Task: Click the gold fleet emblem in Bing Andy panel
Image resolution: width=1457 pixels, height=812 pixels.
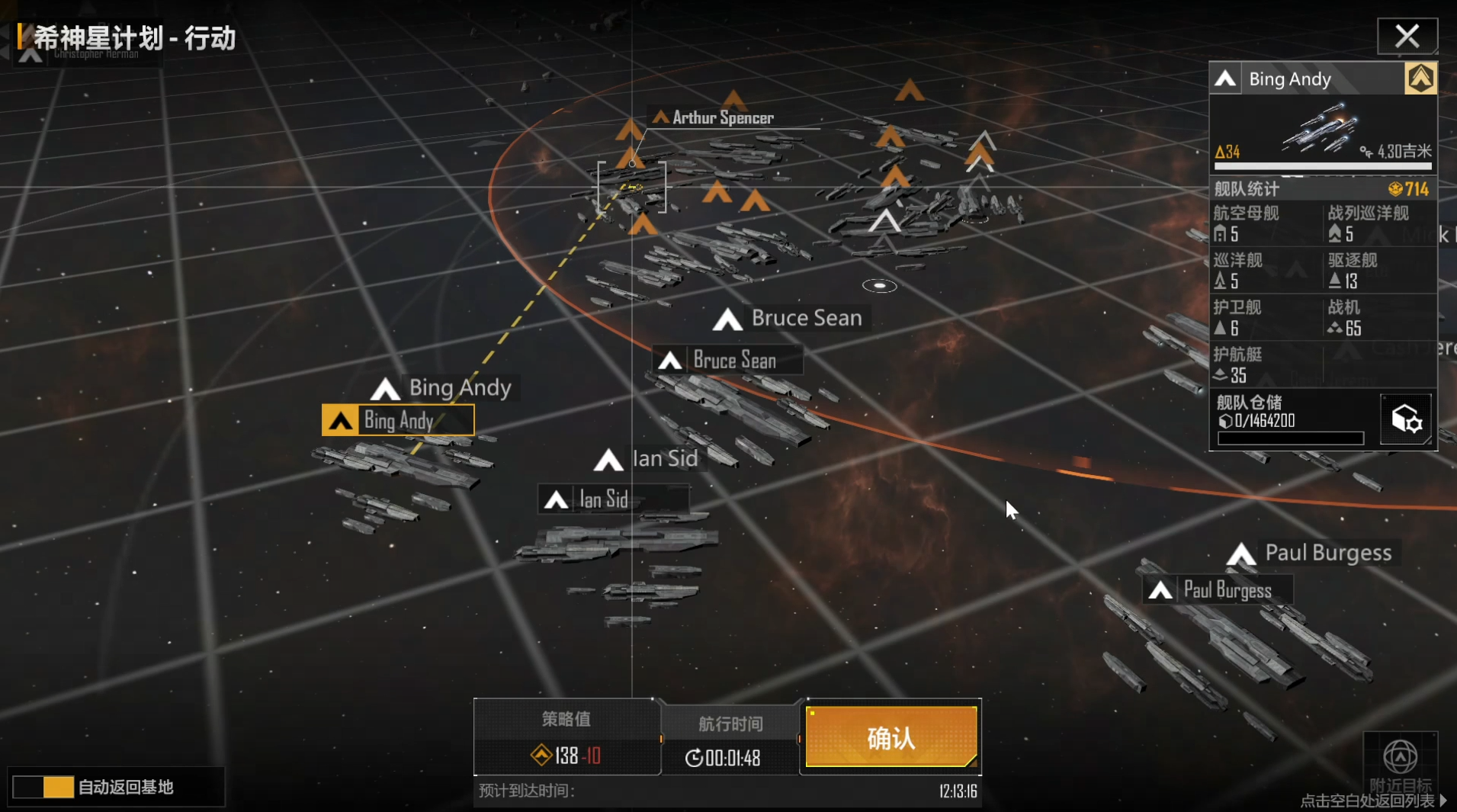Action: pos(1420,79)
